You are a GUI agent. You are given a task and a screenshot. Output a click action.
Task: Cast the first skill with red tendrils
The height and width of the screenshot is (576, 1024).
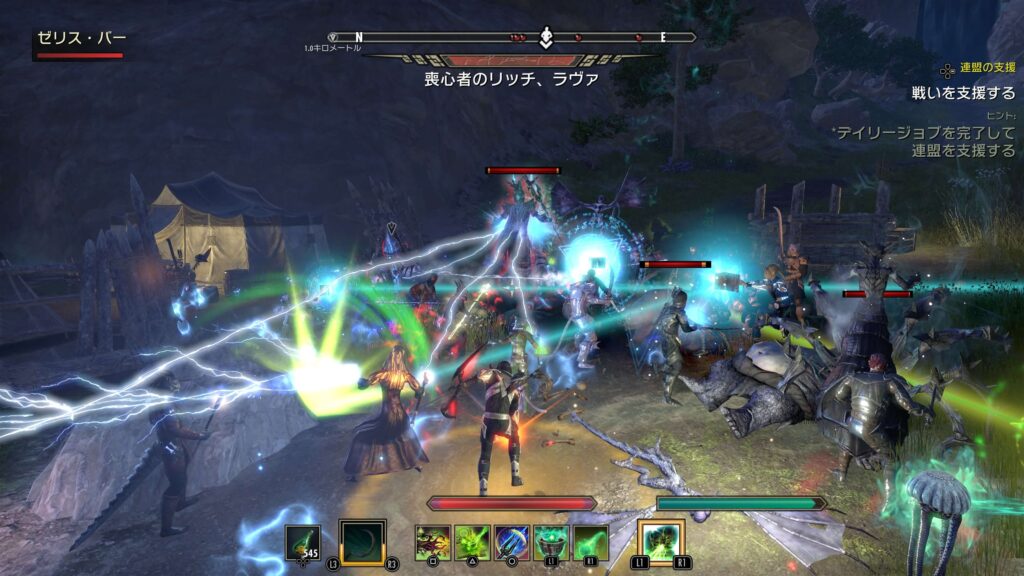(433, 543)
